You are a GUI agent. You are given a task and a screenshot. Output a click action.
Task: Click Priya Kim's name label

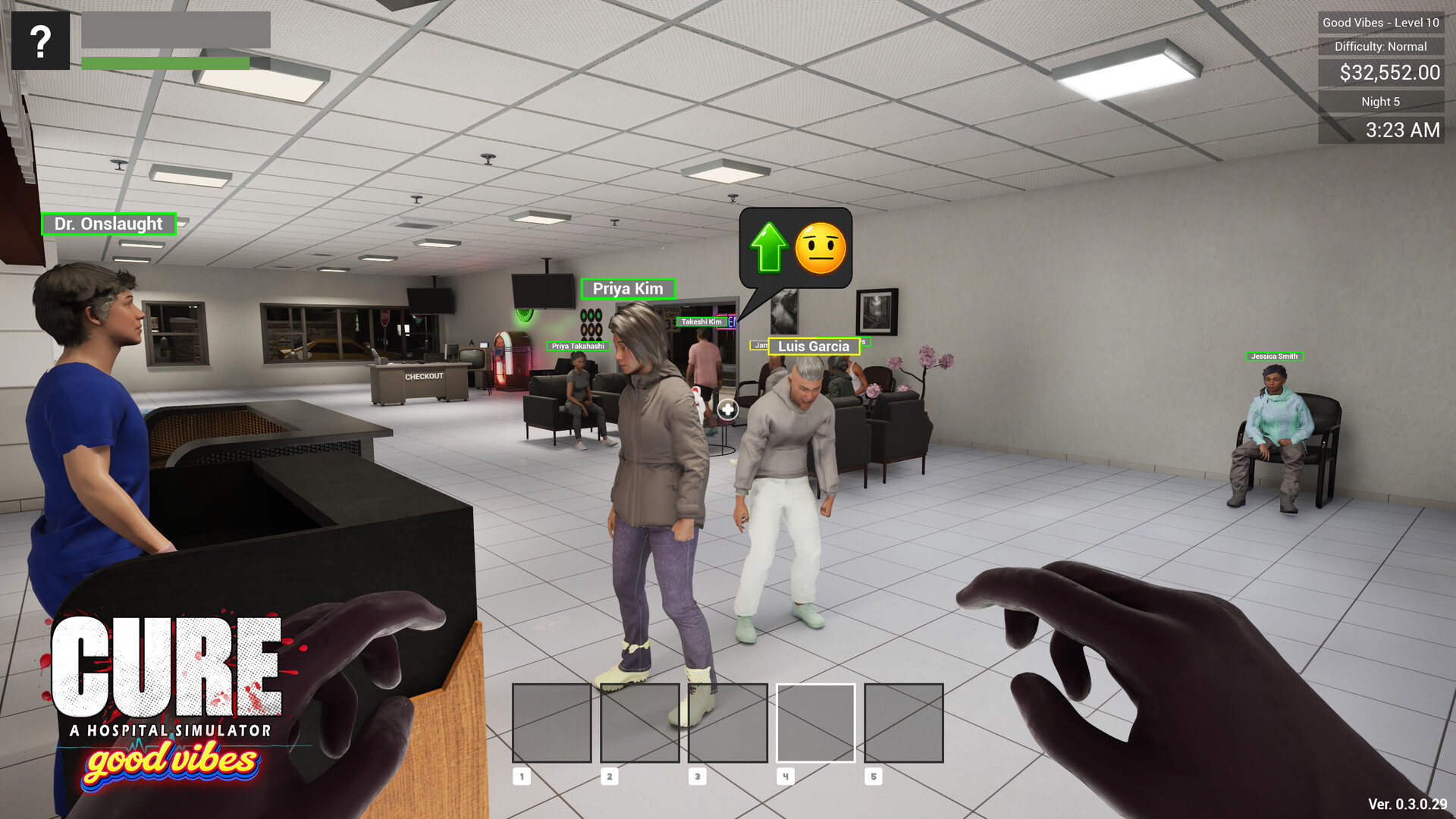pyautogui.click(x=628, y=289)
